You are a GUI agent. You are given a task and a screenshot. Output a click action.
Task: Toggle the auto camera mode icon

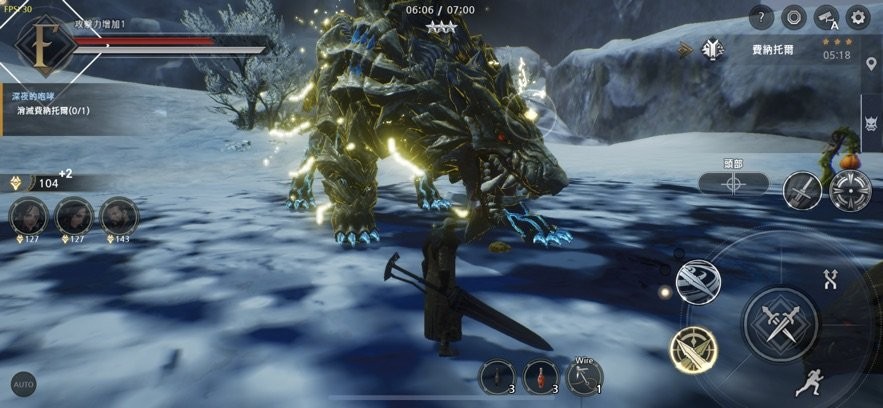[x=825, y=17]
